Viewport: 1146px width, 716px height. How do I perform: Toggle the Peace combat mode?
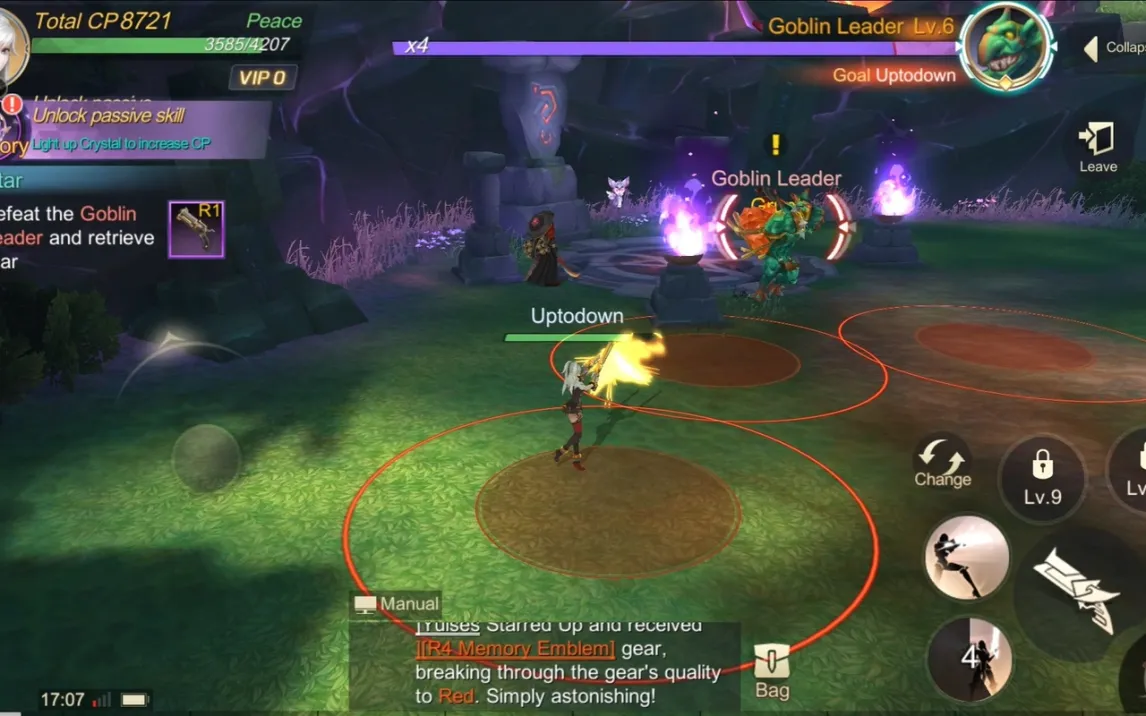273,21
